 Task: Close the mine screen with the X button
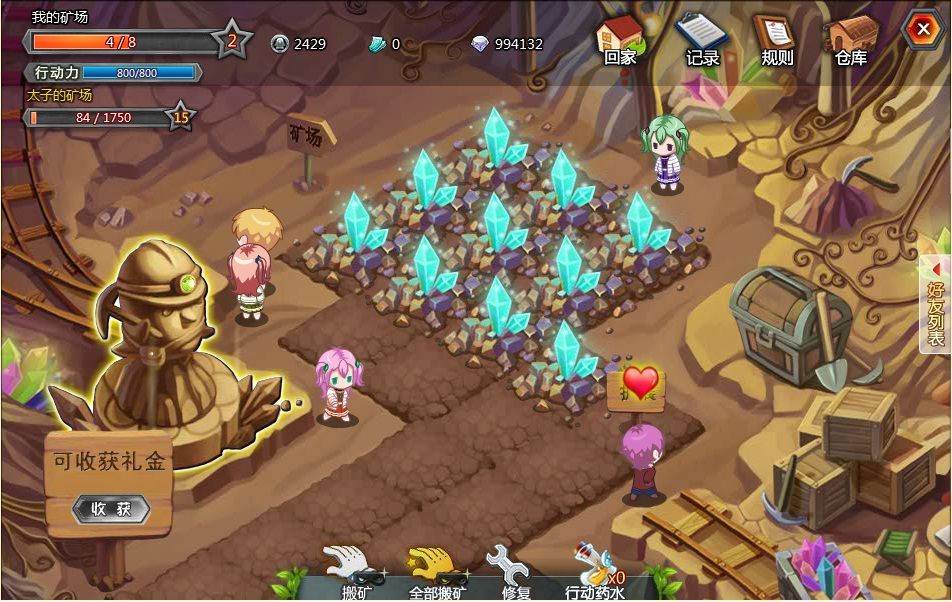(920, 29)
